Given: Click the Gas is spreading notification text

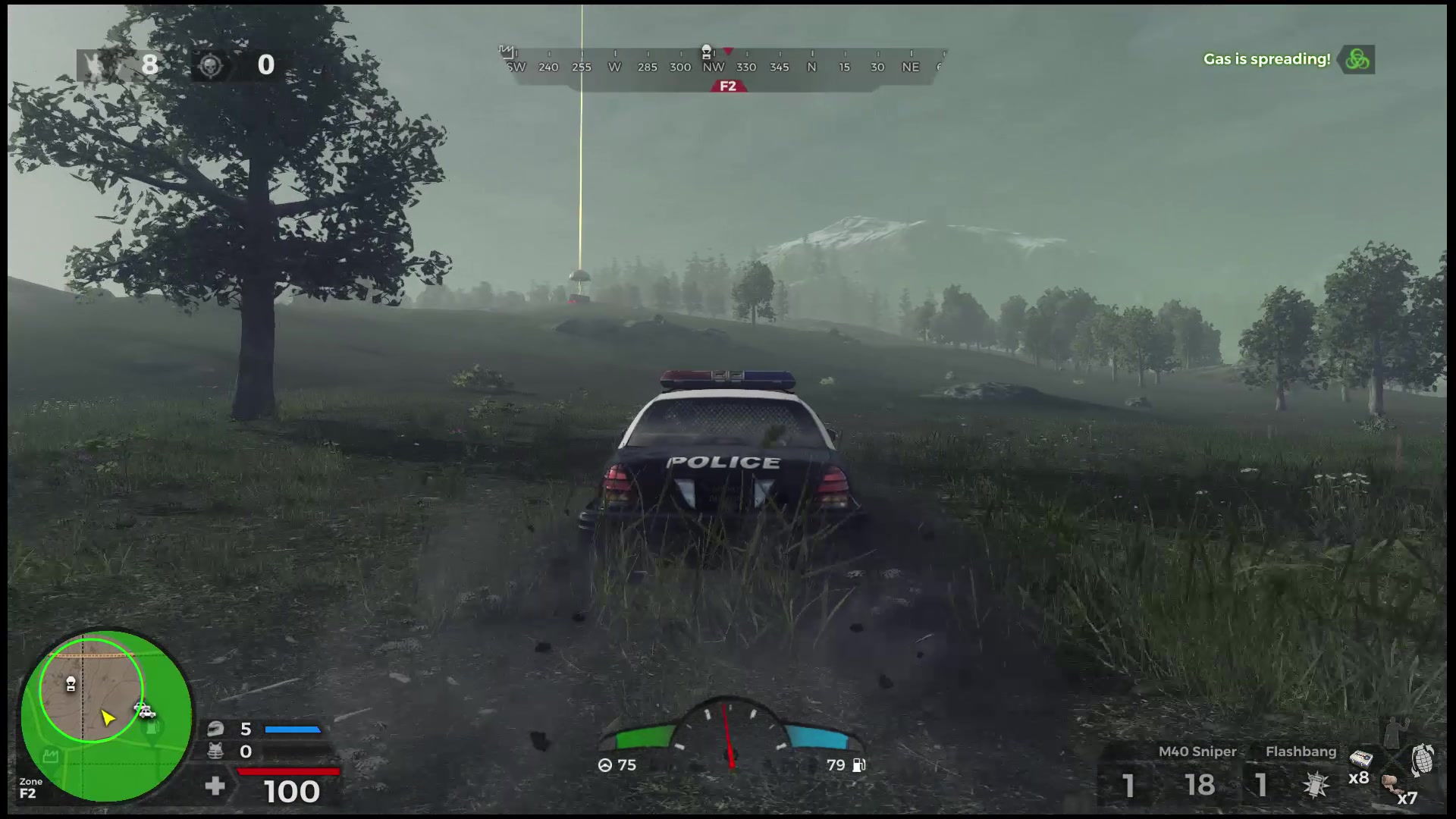Looking at the screenshot, I should tap(1267, 59).
